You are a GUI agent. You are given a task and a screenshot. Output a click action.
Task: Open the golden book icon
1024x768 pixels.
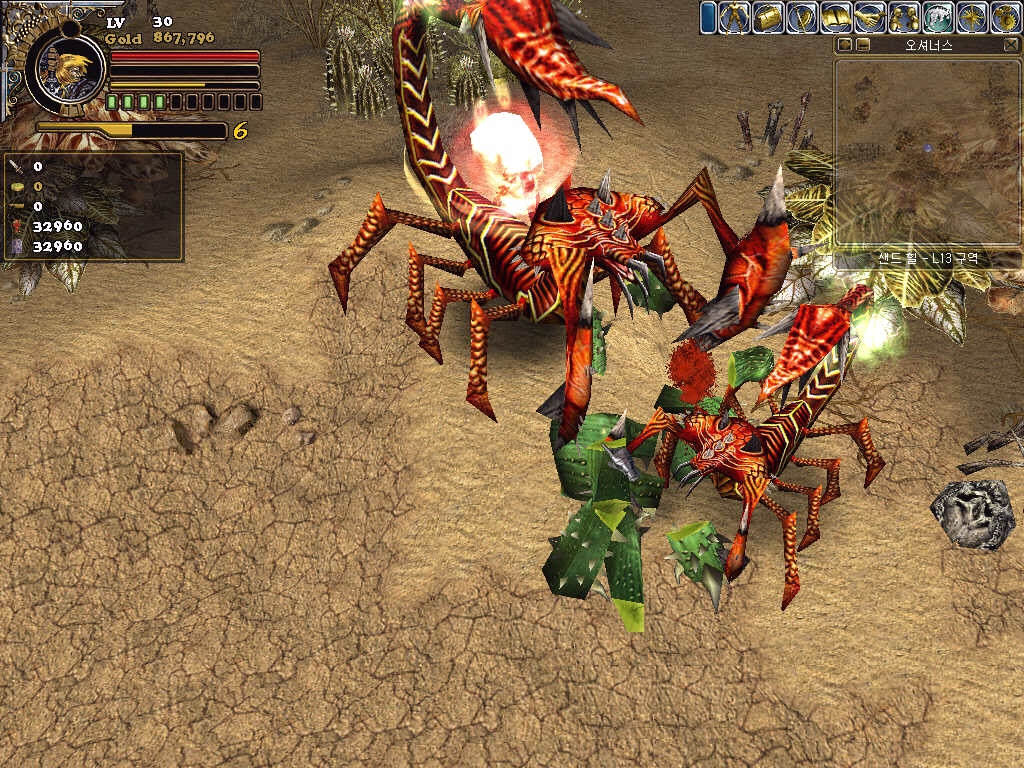(x=836, y=17)
